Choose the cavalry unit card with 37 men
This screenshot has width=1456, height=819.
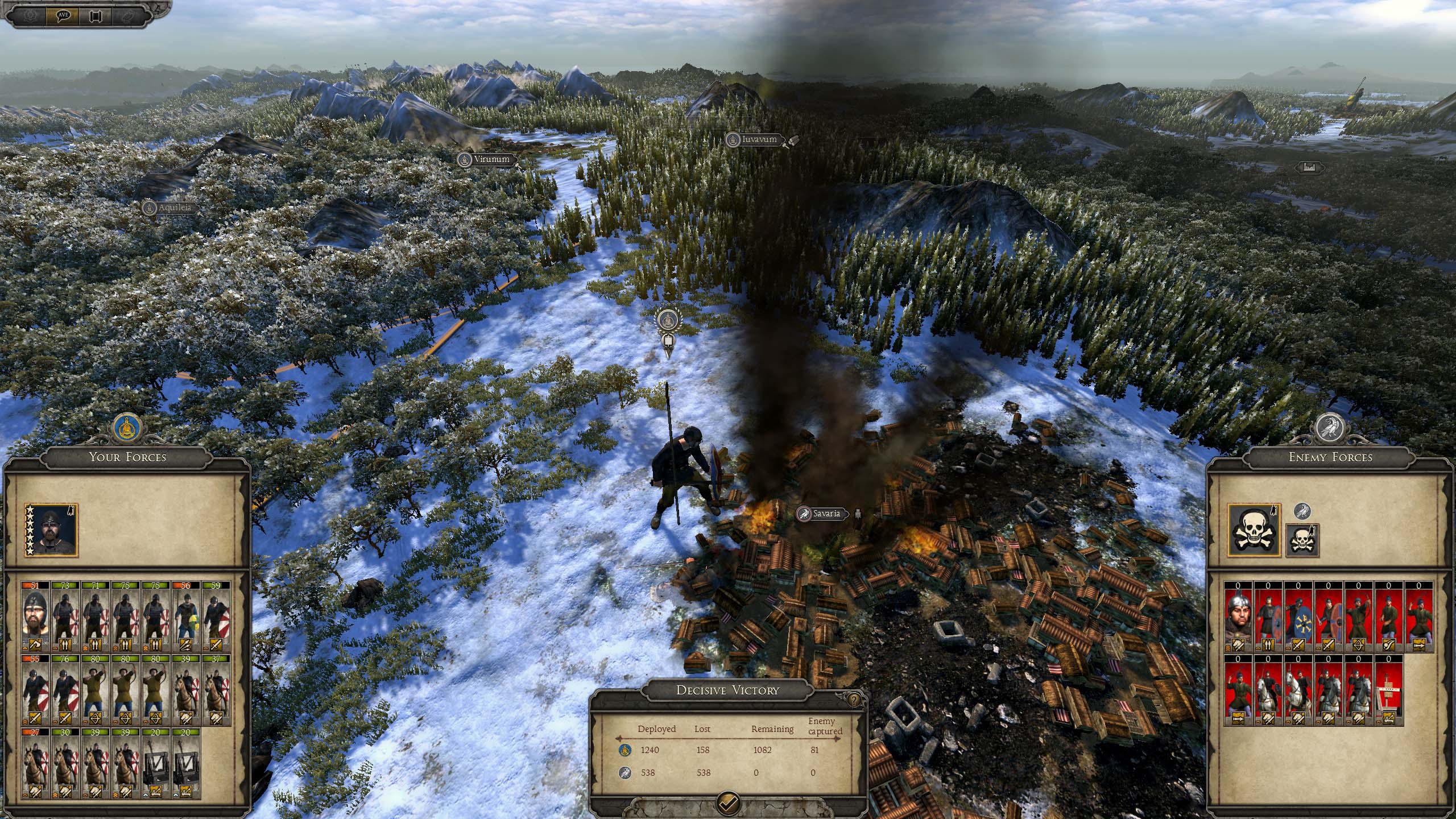[216, 690]
